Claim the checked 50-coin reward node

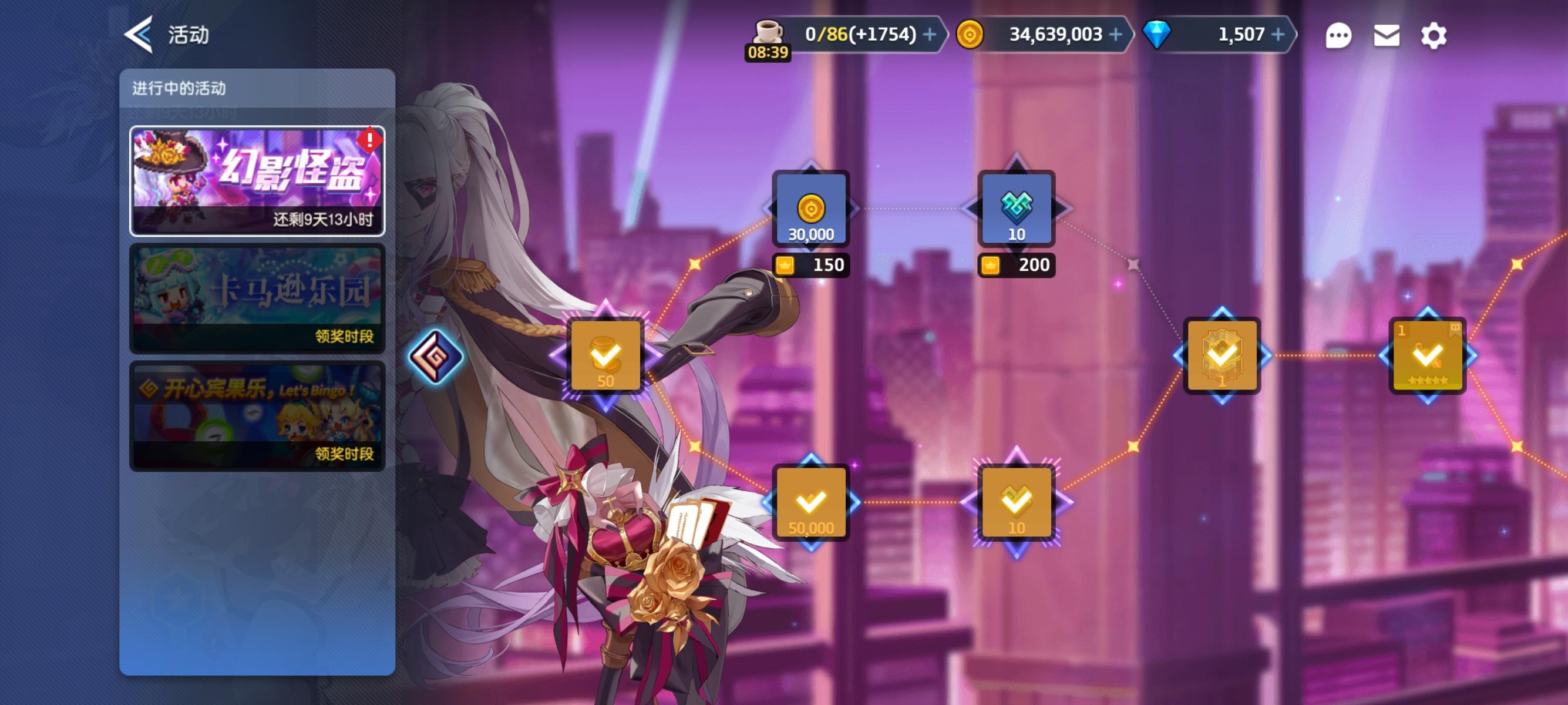[x=605, y=356]
